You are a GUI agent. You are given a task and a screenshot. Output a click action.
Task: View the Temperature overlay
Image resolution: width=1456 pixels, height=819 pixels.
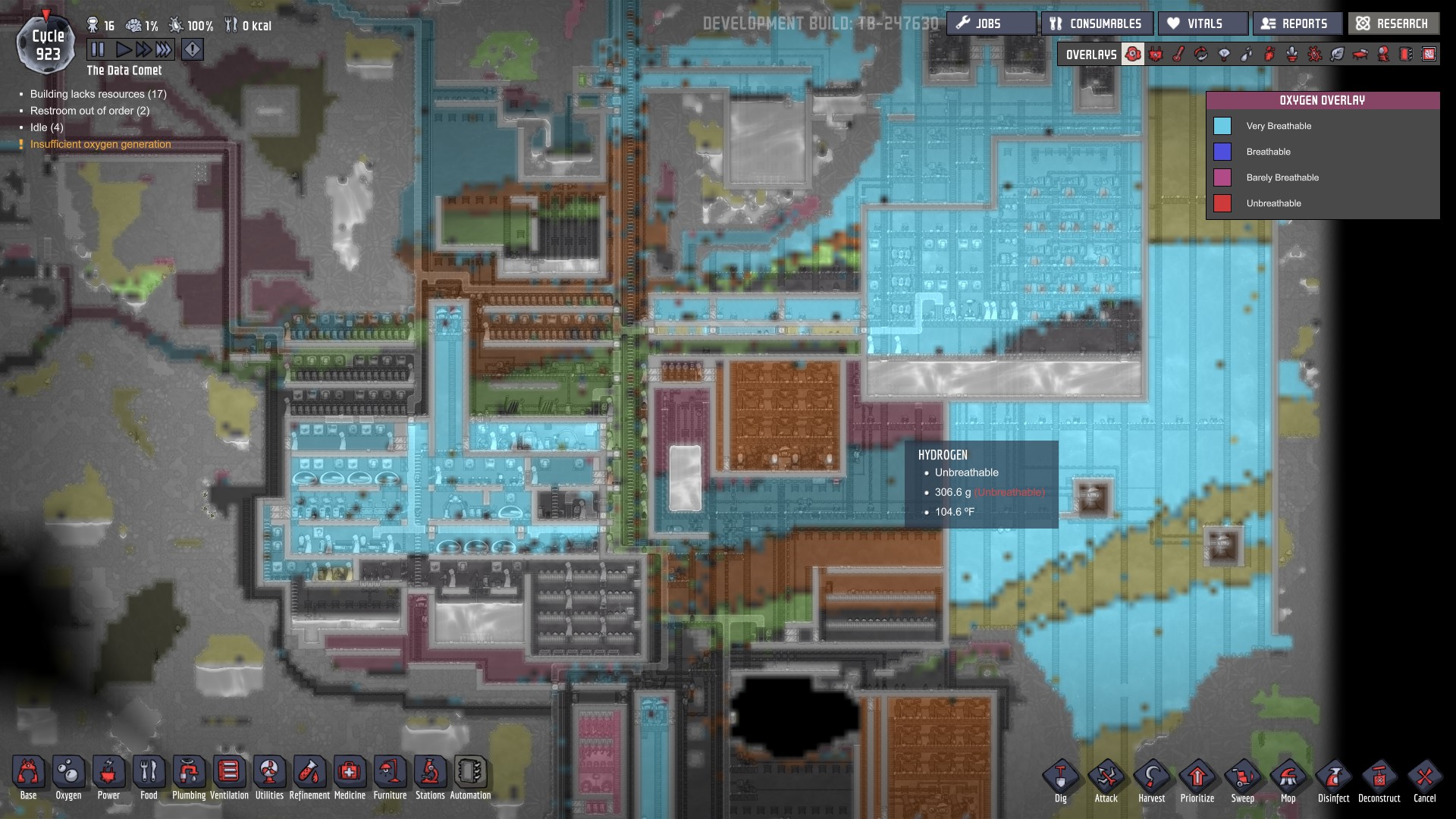[1178, 54]
